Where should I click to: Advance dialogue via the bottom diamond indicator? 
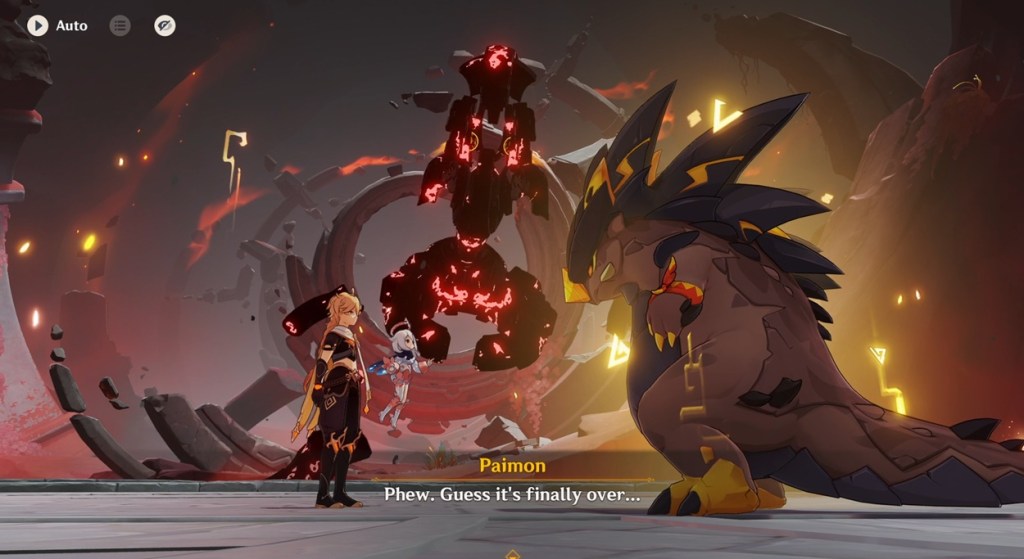[x=512, y=553]
